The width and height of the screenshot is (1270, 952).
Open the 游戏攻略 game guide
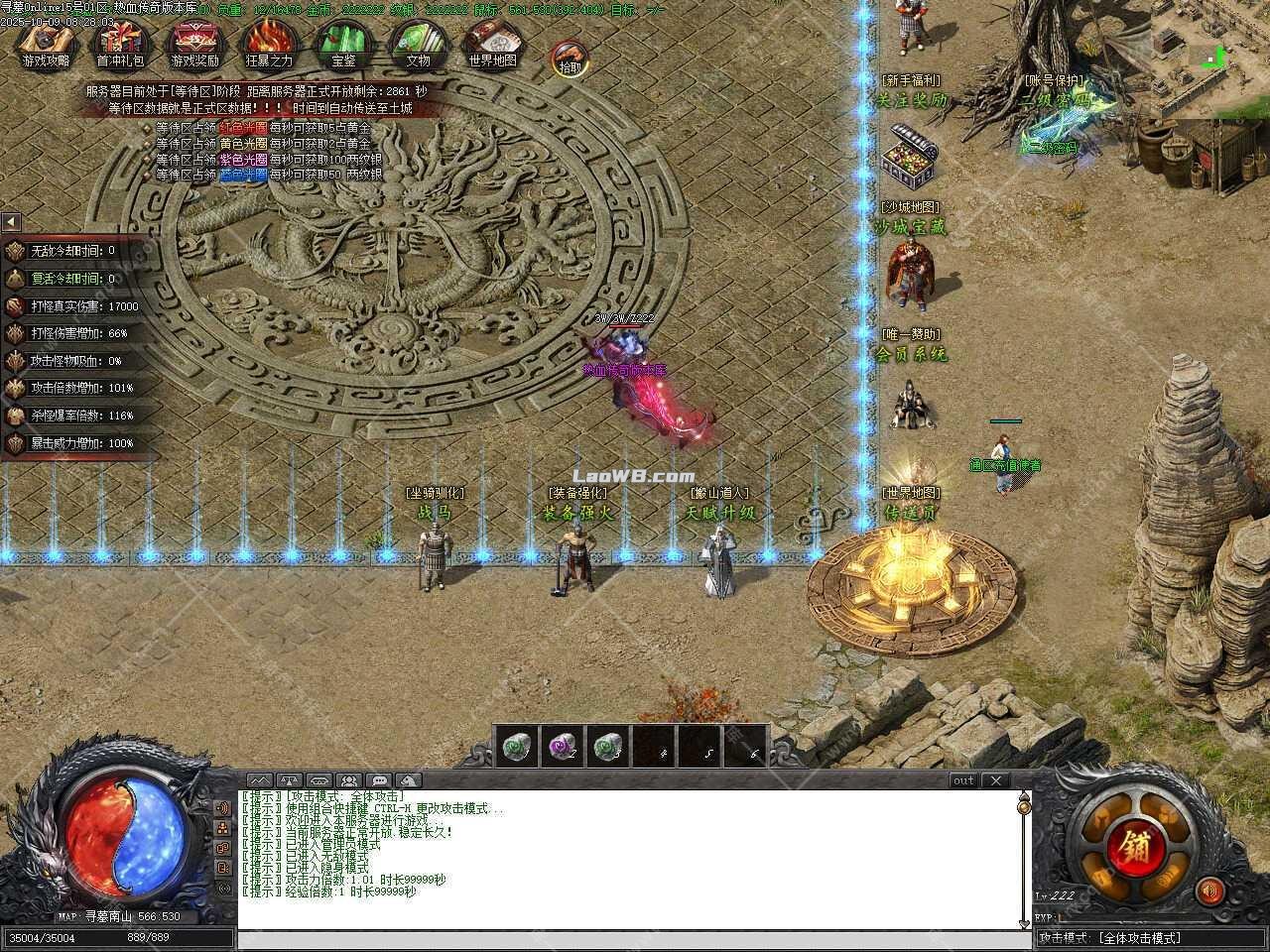(46, 44)
